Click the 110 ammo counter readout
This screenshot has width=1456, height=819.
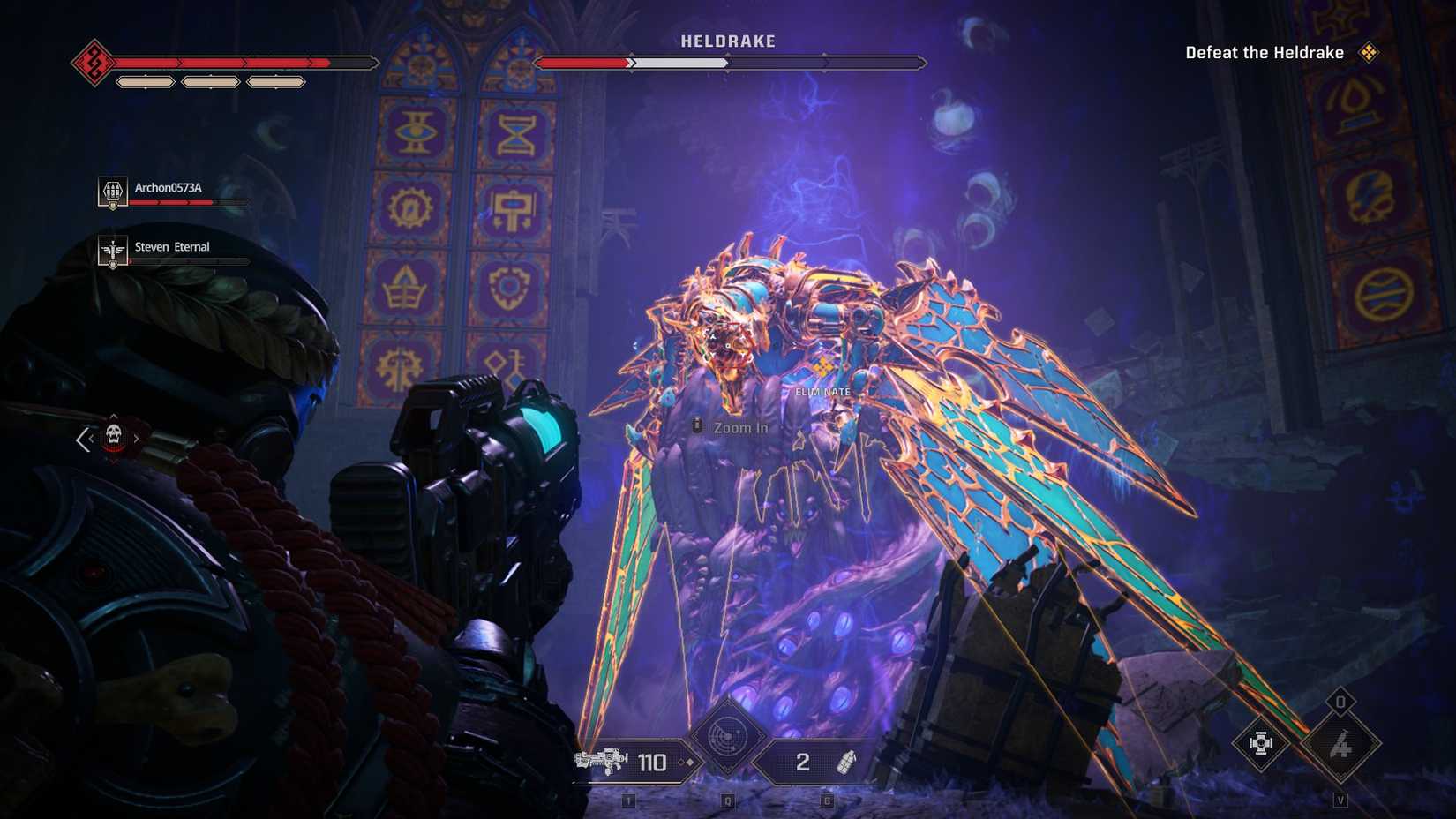[x=651, y=760]
